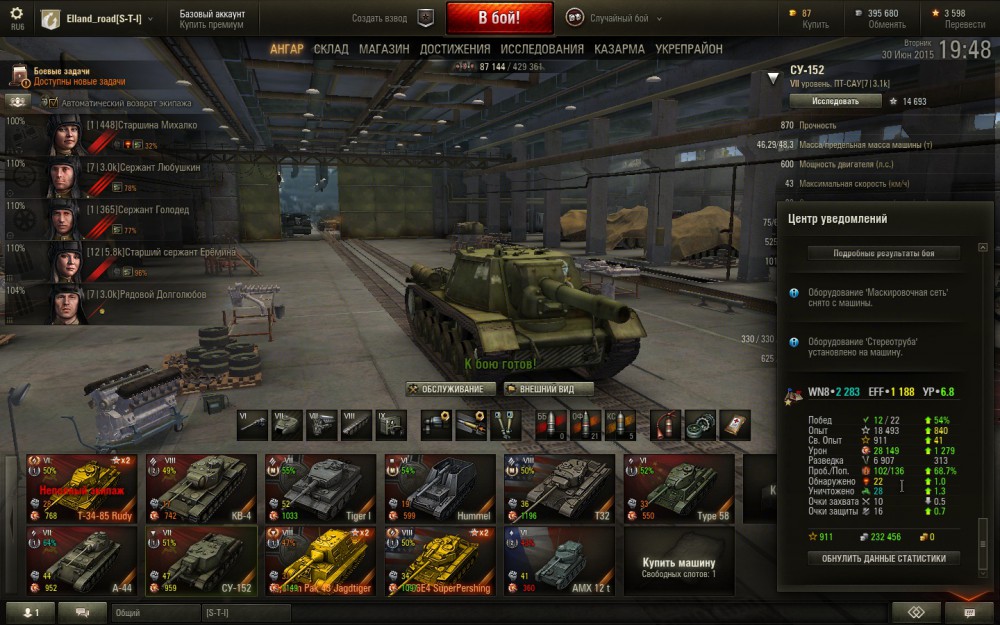The height and width of the screenshot is (625, 1000).
Task: Start battle with the red В бой! button
Action: 499,18
